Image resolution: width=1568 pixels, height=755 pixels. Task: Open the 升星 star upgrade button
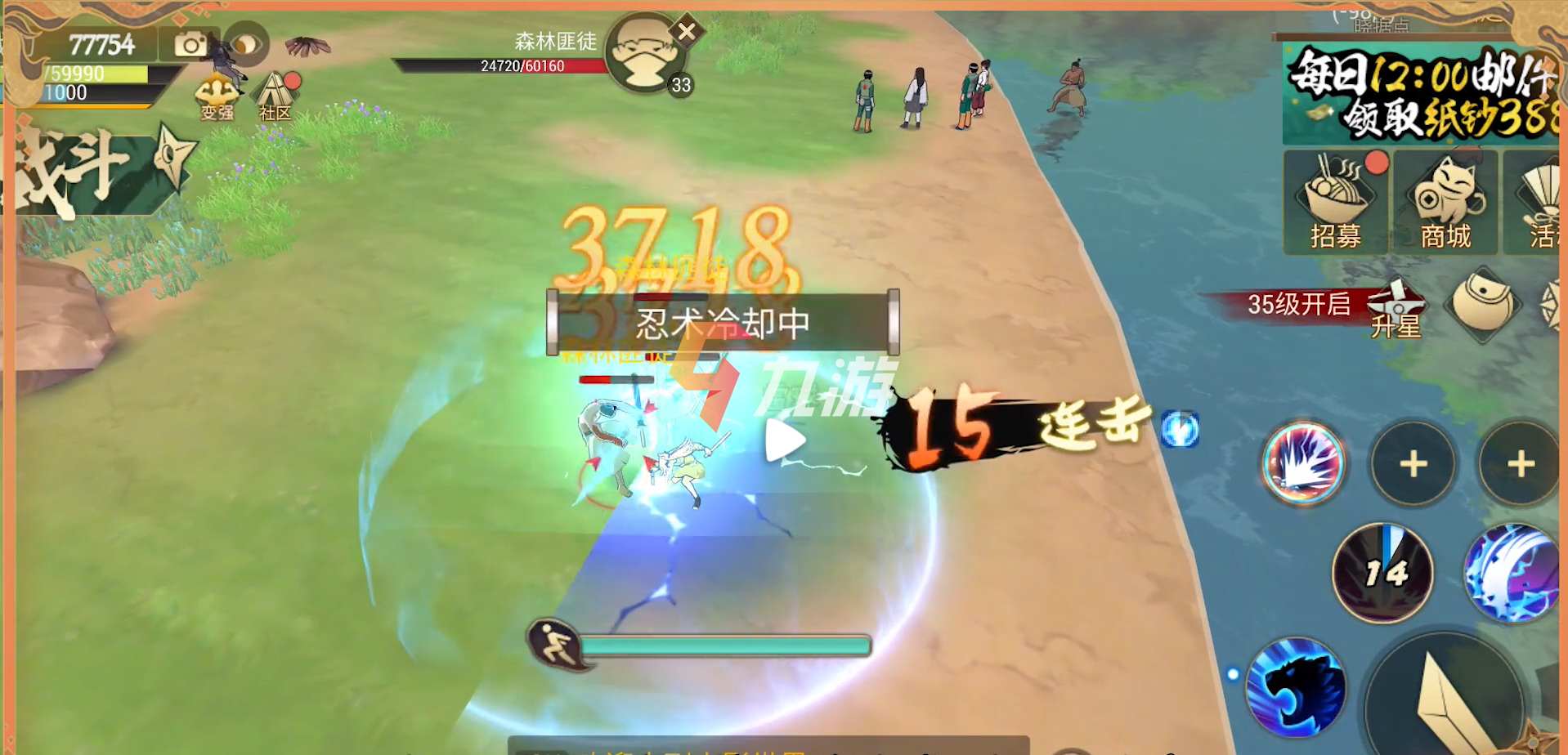1396,309
